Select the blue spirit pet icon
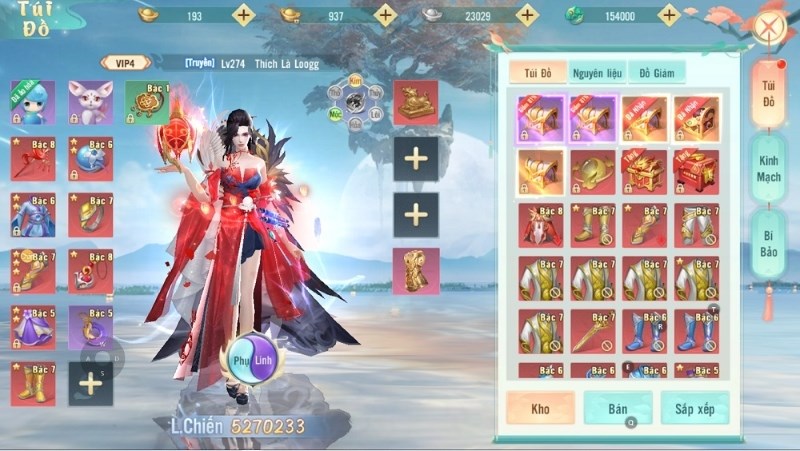This screenshot has width=800, height=451. coord(33,102)
